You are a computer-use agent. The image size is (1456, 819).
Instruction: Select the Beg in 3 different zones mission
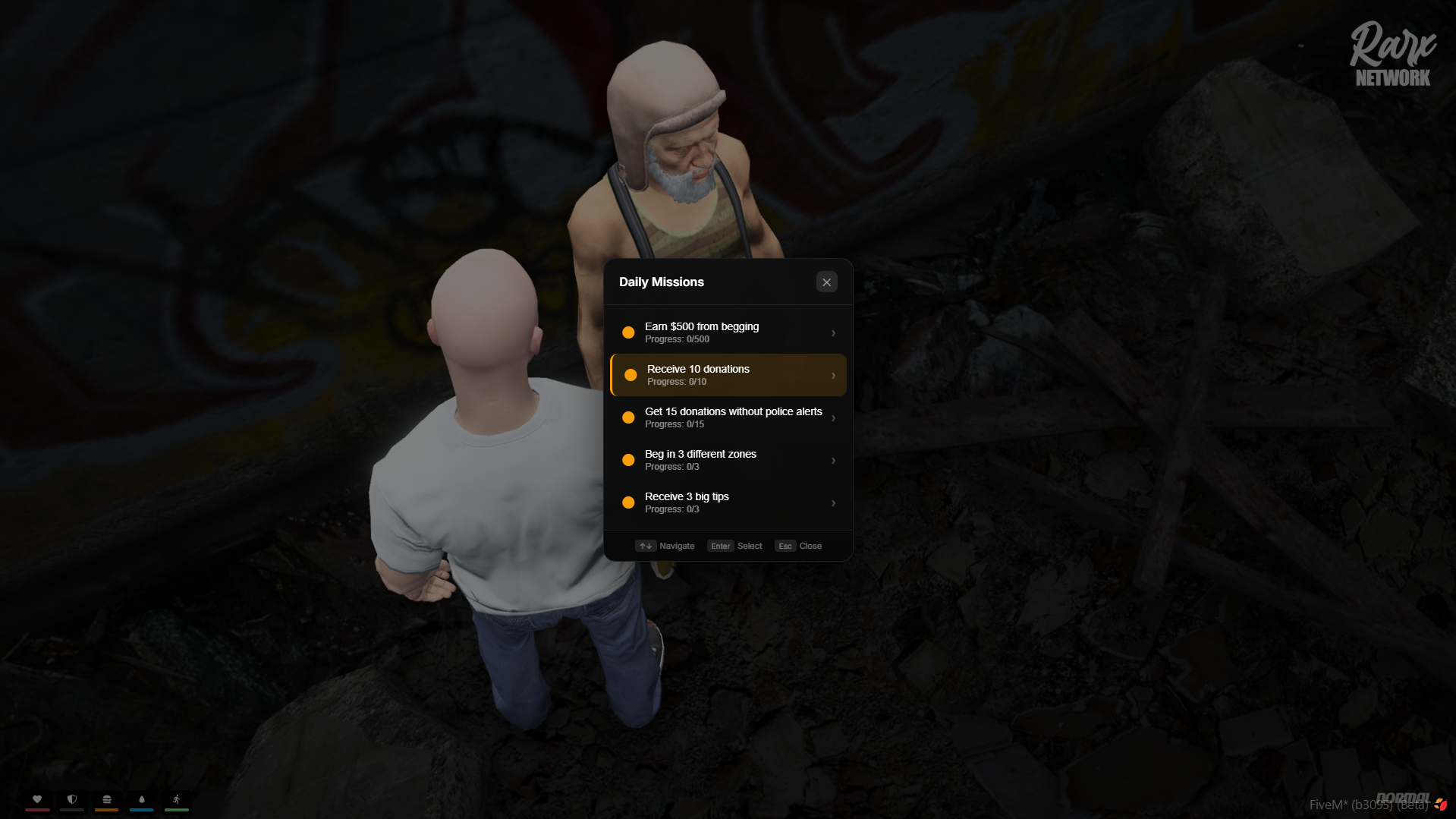pyautogui.click(x=728, y=460)
